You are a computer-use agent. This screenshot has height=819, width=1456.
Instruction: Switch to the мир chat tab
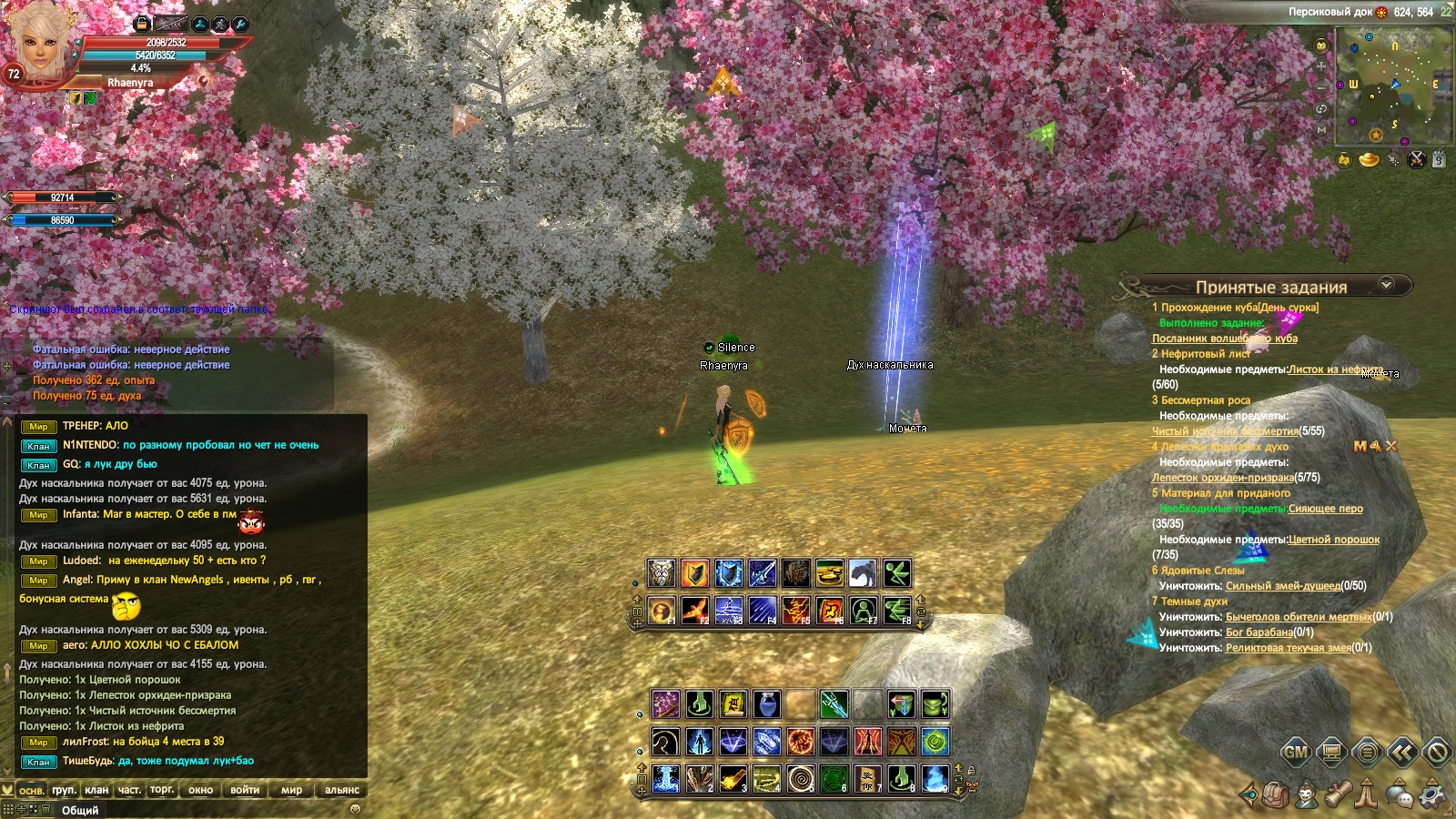[x=291, y=790]
